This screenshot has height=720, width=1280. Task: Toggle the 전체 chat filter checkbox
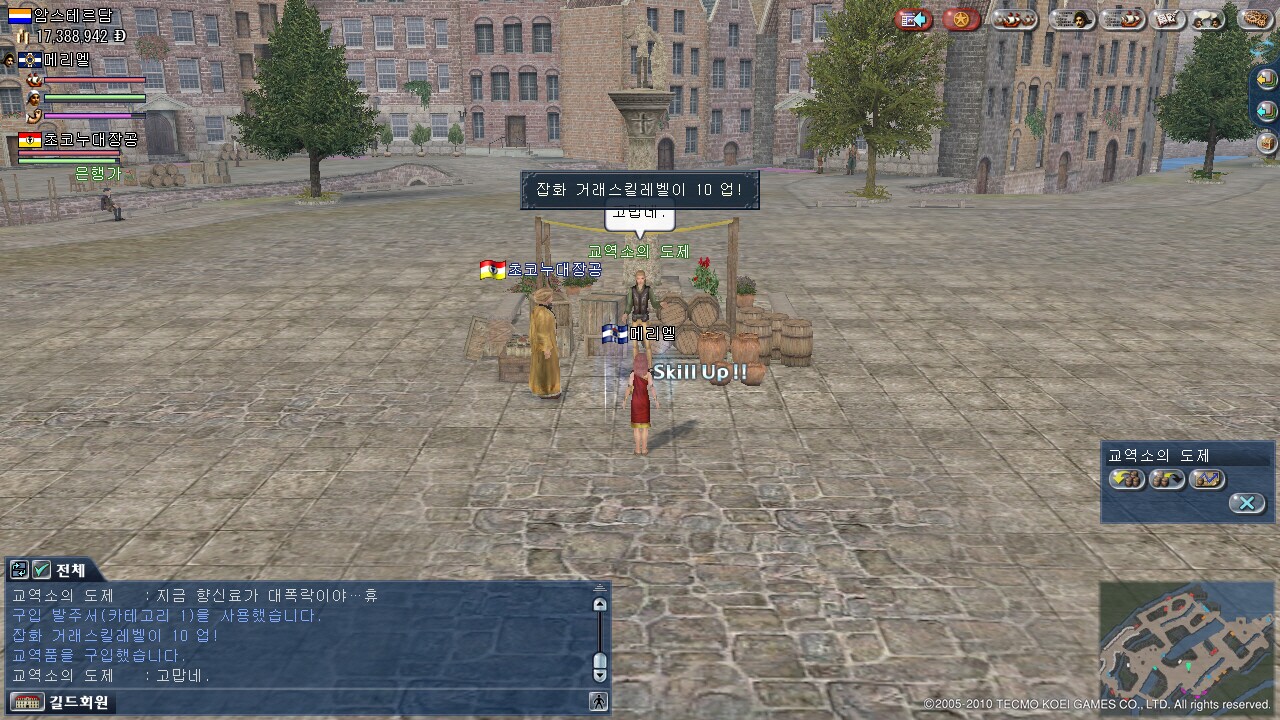pos(41,569)
